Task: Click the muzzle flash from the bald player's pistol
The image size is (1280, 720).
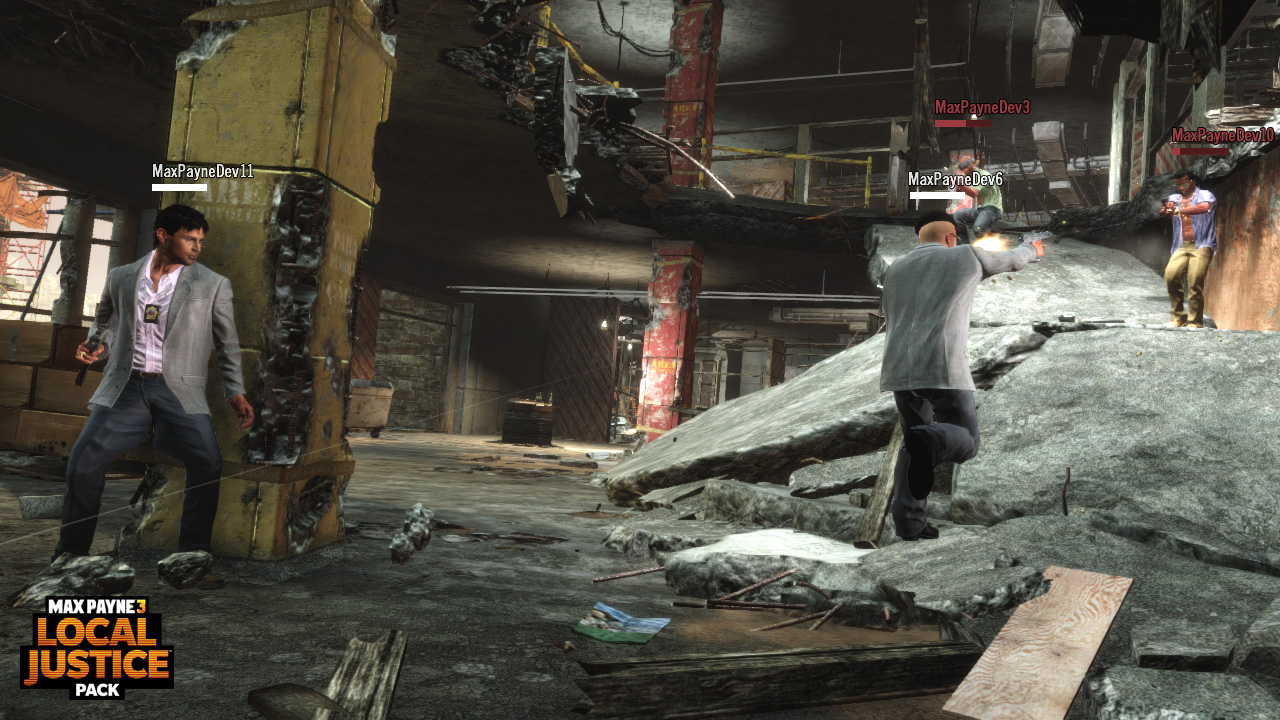Action: [991, 241]
